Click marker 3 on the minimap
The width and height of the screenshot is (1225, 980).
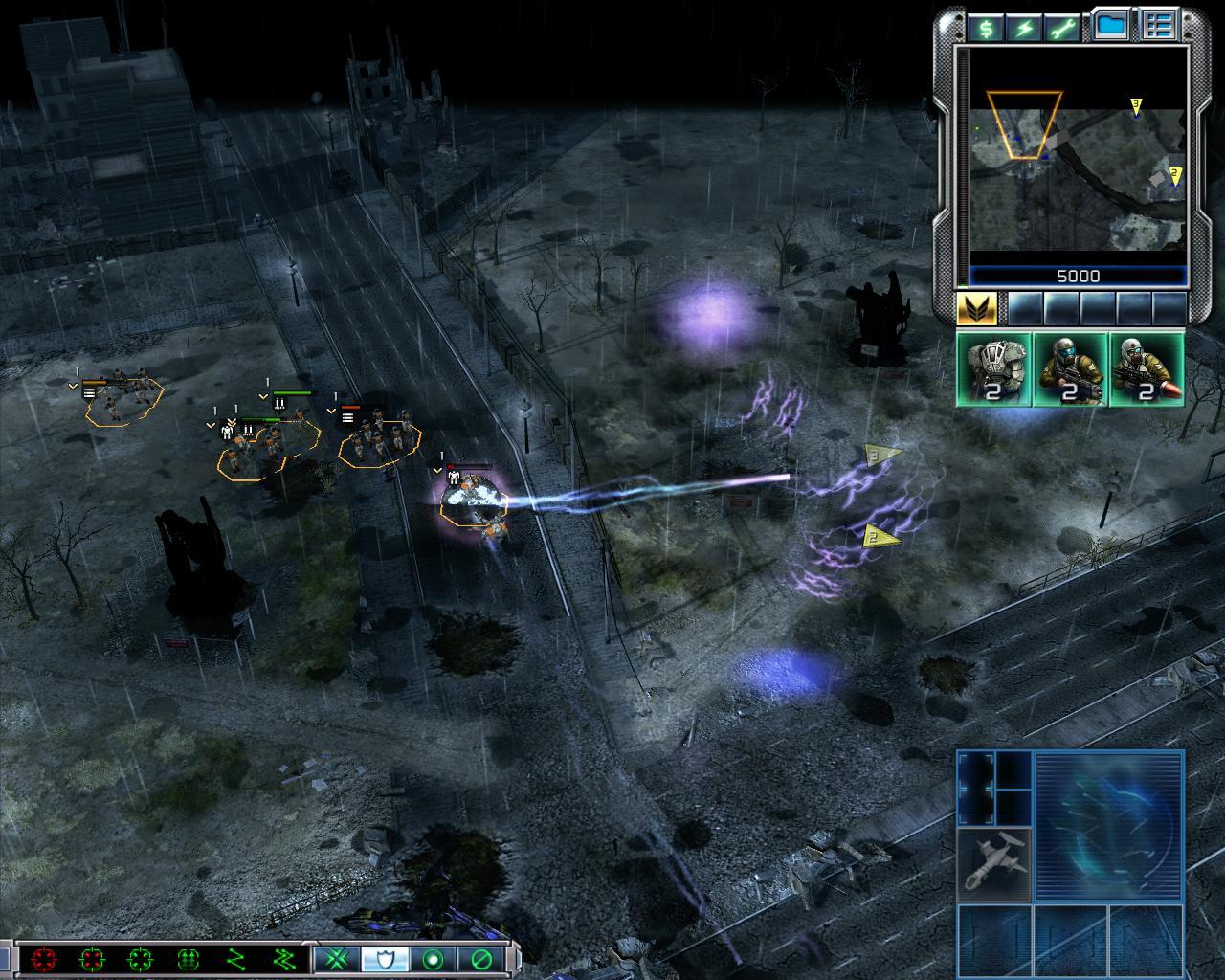pyautogui.click(x=1136, y=104)
